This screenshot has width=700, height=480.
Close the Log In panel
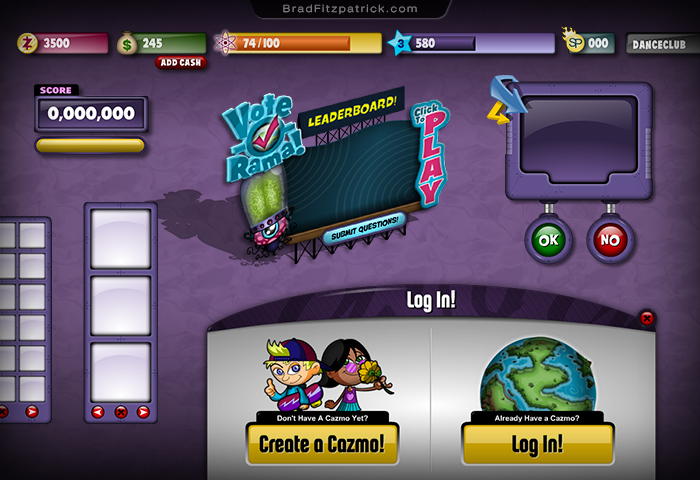647,318
